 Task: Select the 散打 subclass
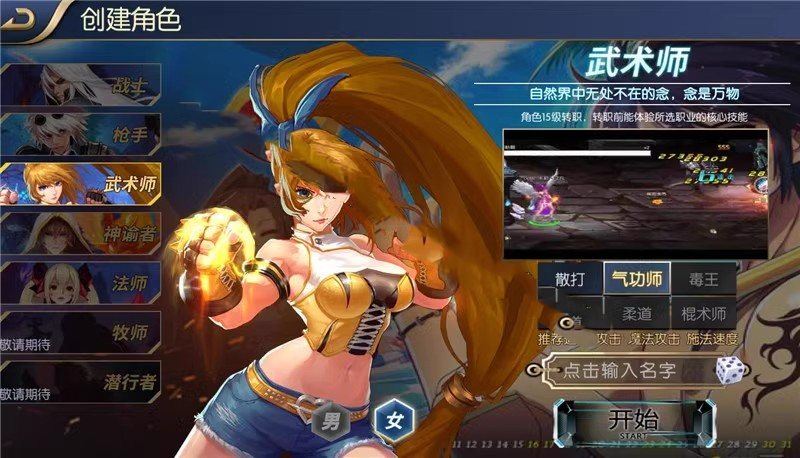pos(569,278)
